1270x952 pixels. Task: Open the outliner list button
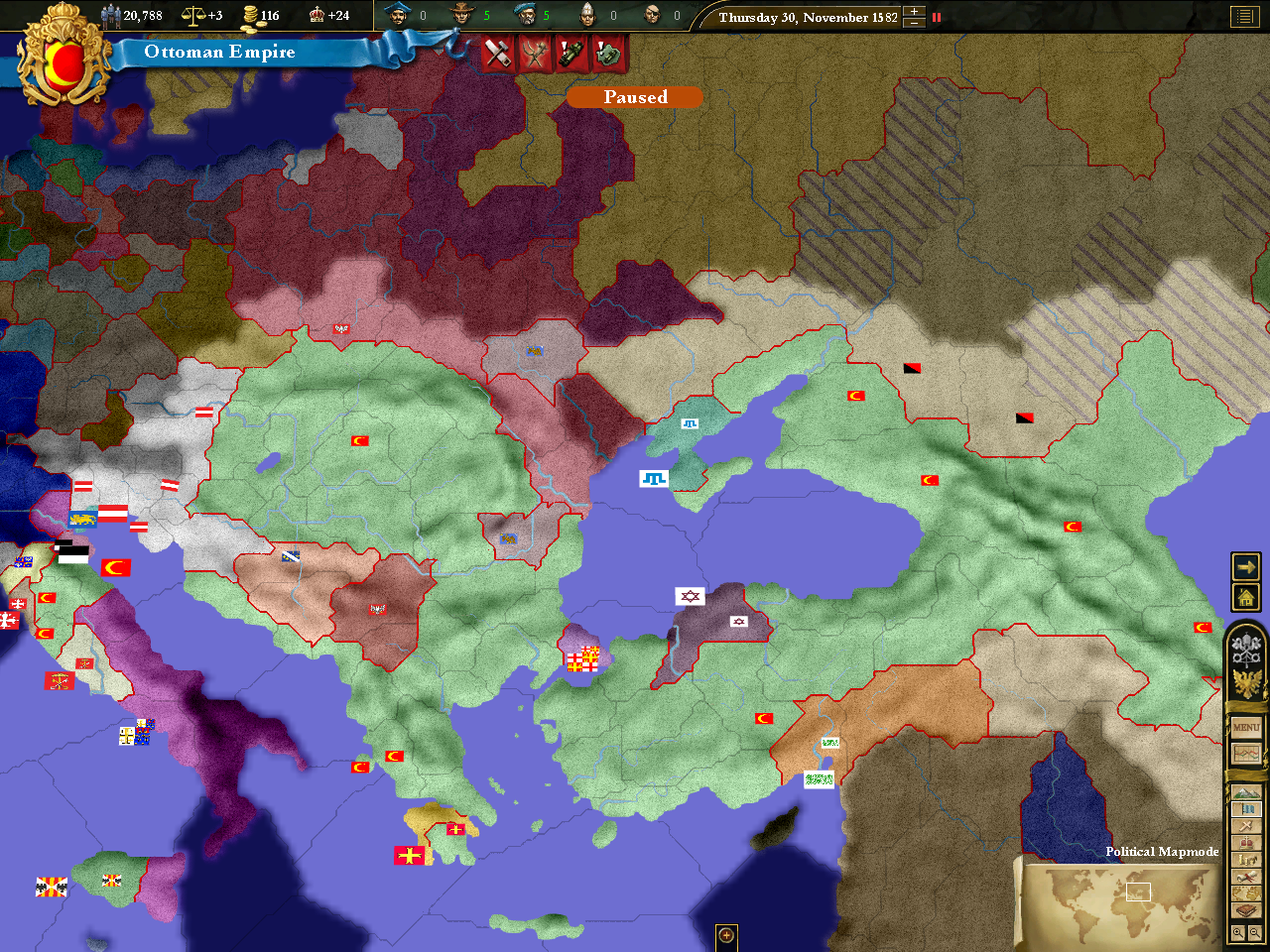tap(1243, 17)
